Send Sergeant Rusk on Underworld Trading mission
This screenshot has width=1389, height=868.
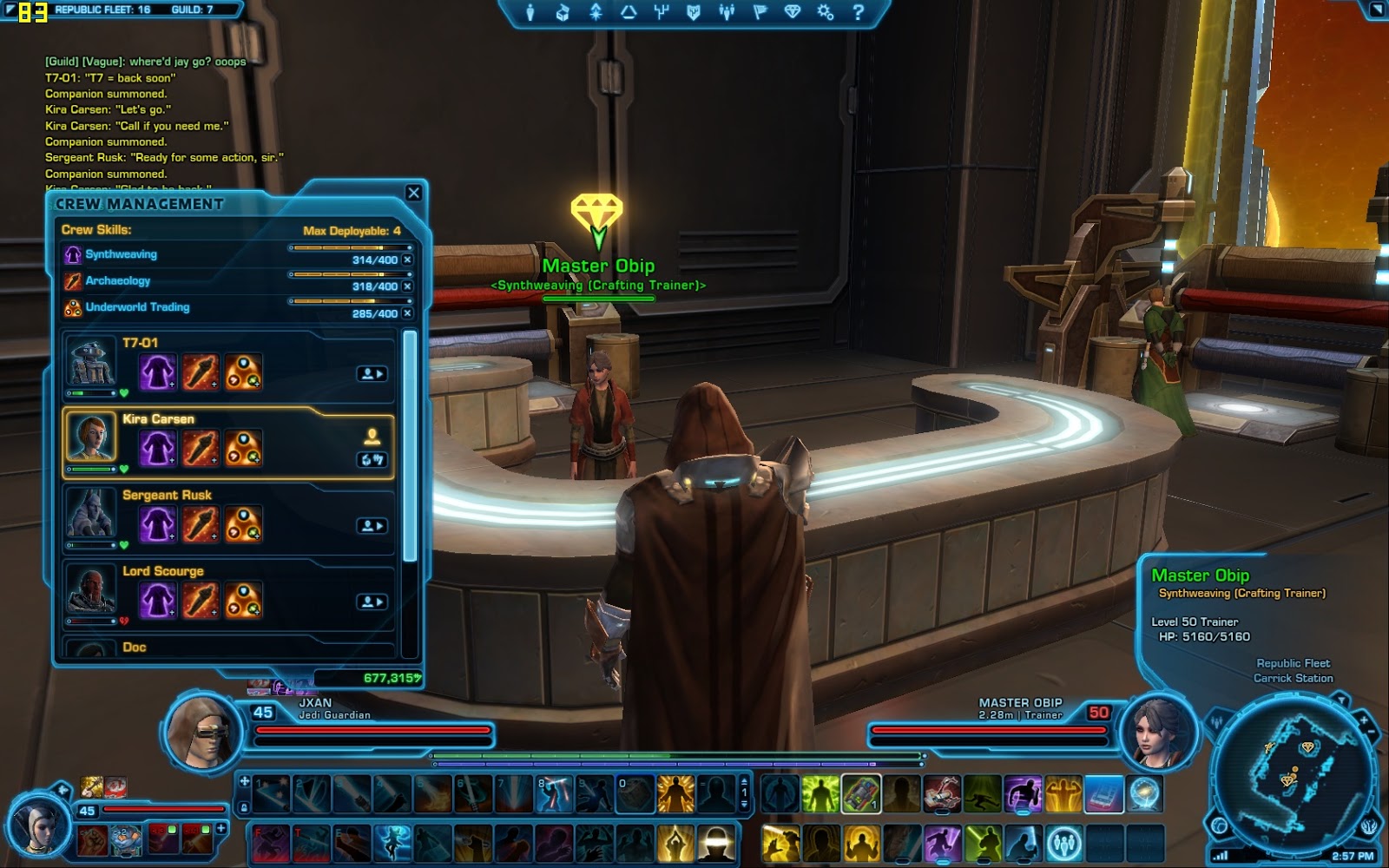click(x=243, y=525)
